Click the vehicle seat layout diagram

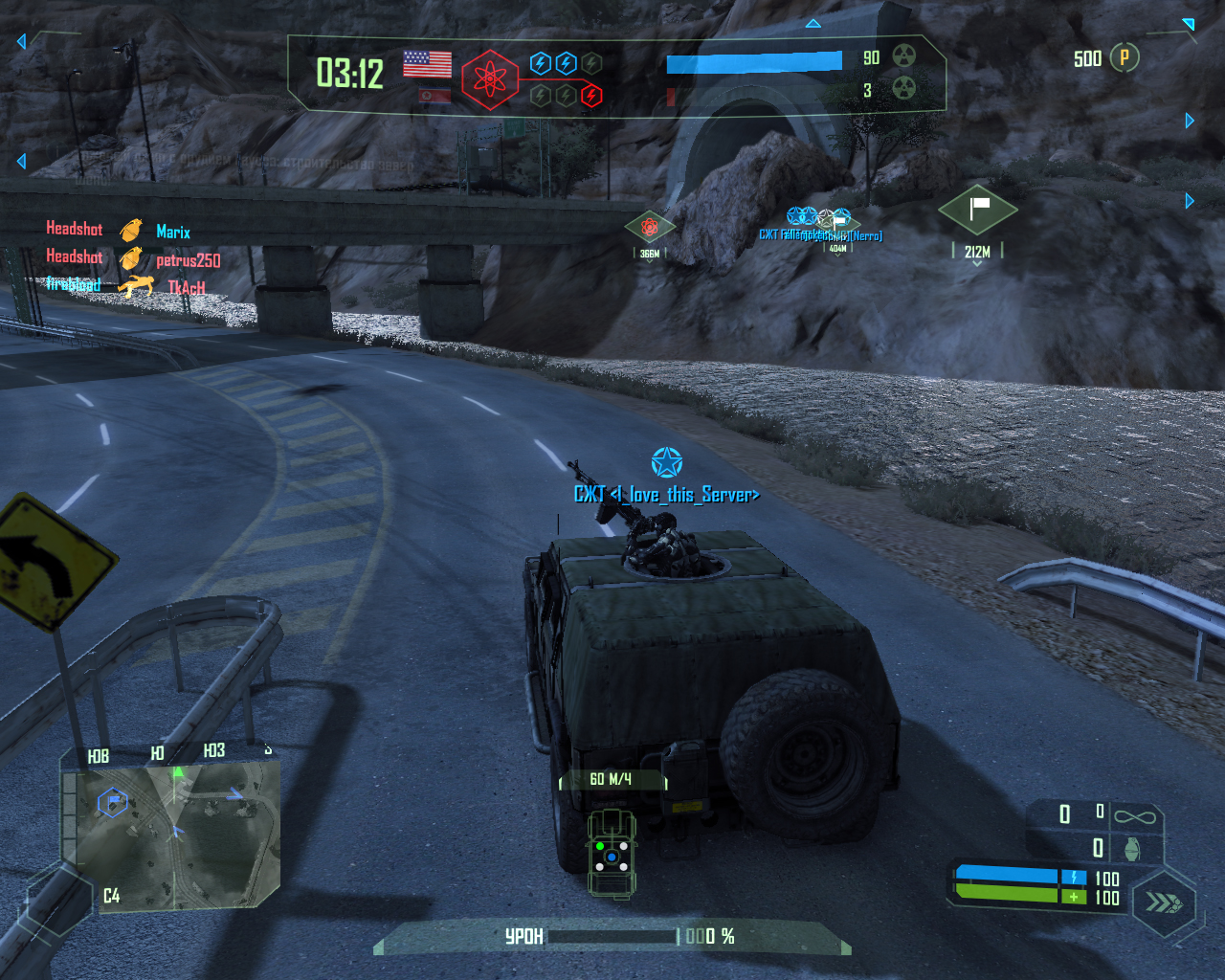click(x=612, y=853)
